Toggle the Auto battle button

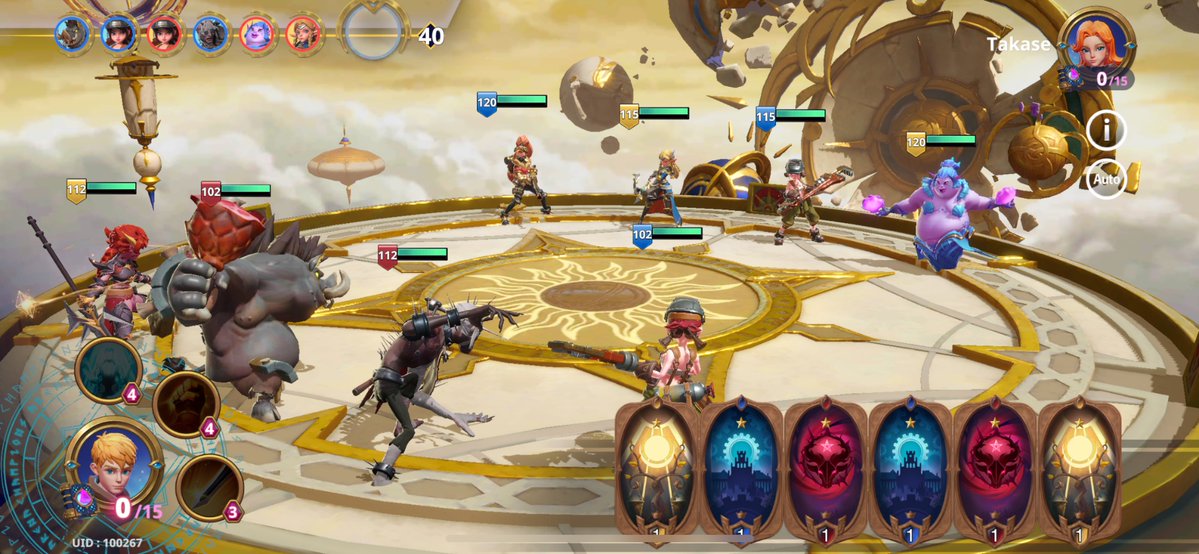click(1106, 180)
